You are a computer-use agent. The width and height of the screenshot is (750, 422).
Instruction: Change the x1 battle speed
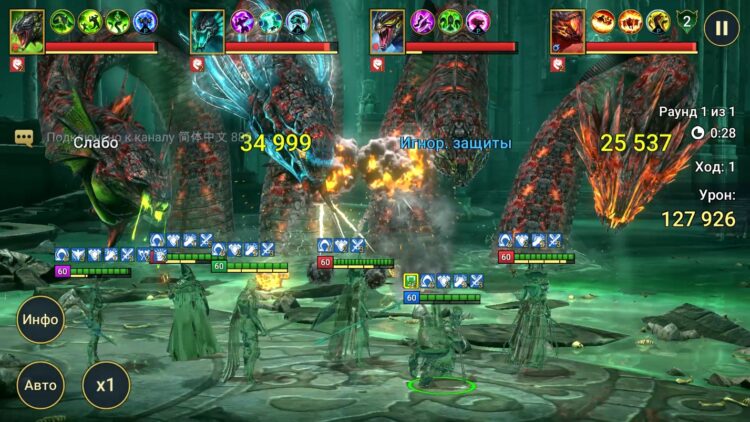click(105, 385)
